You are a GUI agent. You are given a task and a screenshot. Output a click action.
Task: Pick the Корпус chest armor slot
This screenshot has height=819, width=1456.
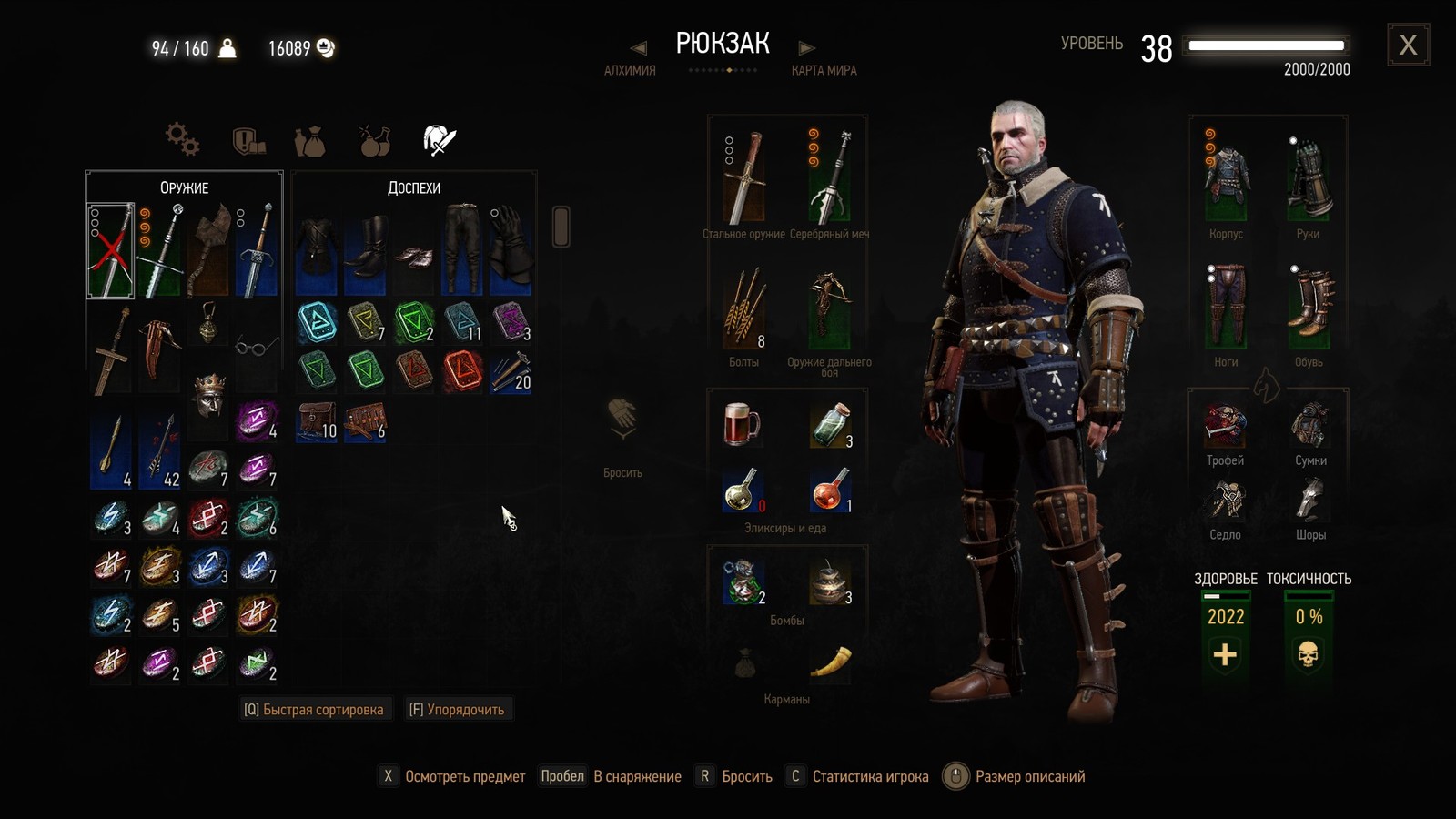tap(1226, 178)
